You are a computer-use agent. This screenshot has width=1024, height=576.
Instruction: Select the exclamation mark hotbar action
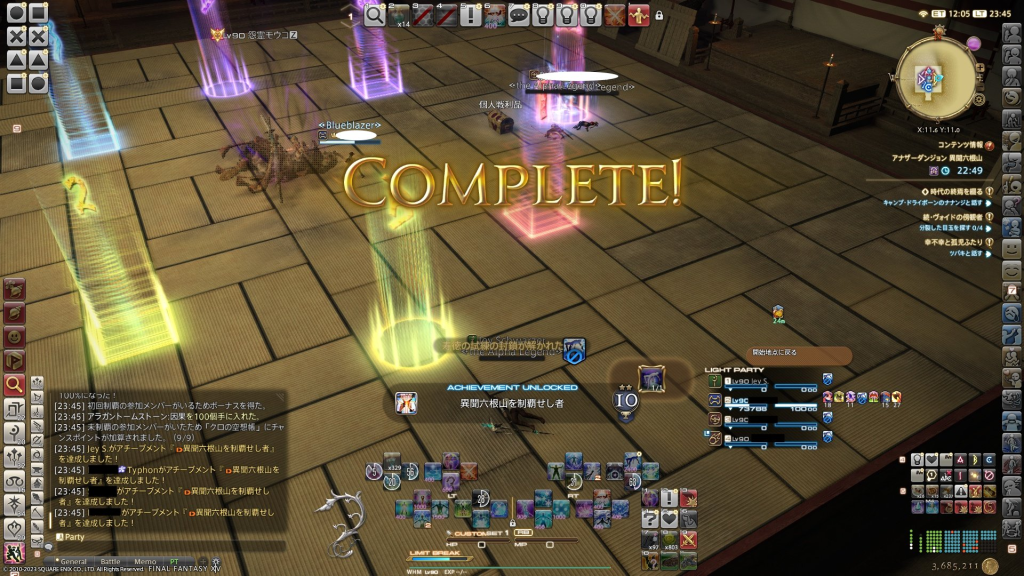(471, 15)
